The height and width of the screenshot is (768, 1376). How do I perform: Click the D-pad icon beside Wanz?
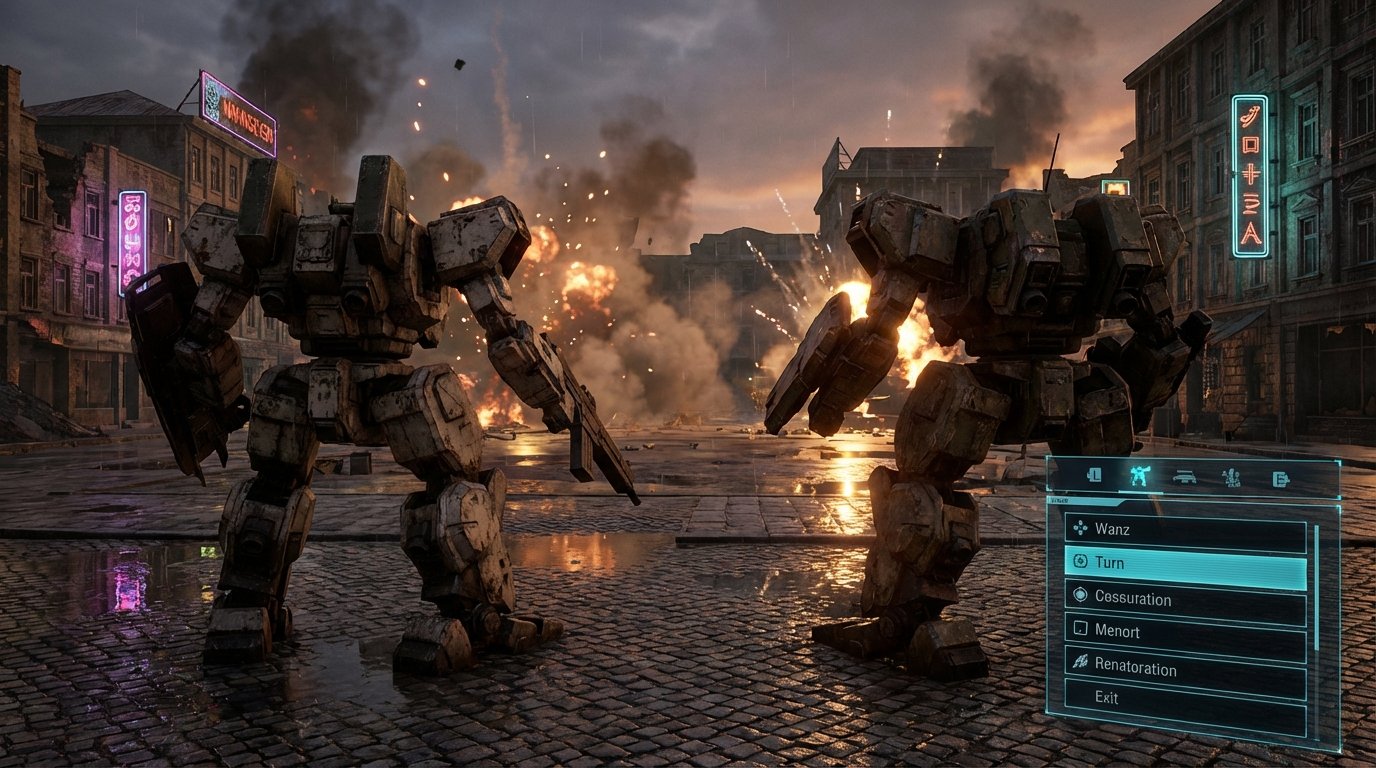[1080, 529]
